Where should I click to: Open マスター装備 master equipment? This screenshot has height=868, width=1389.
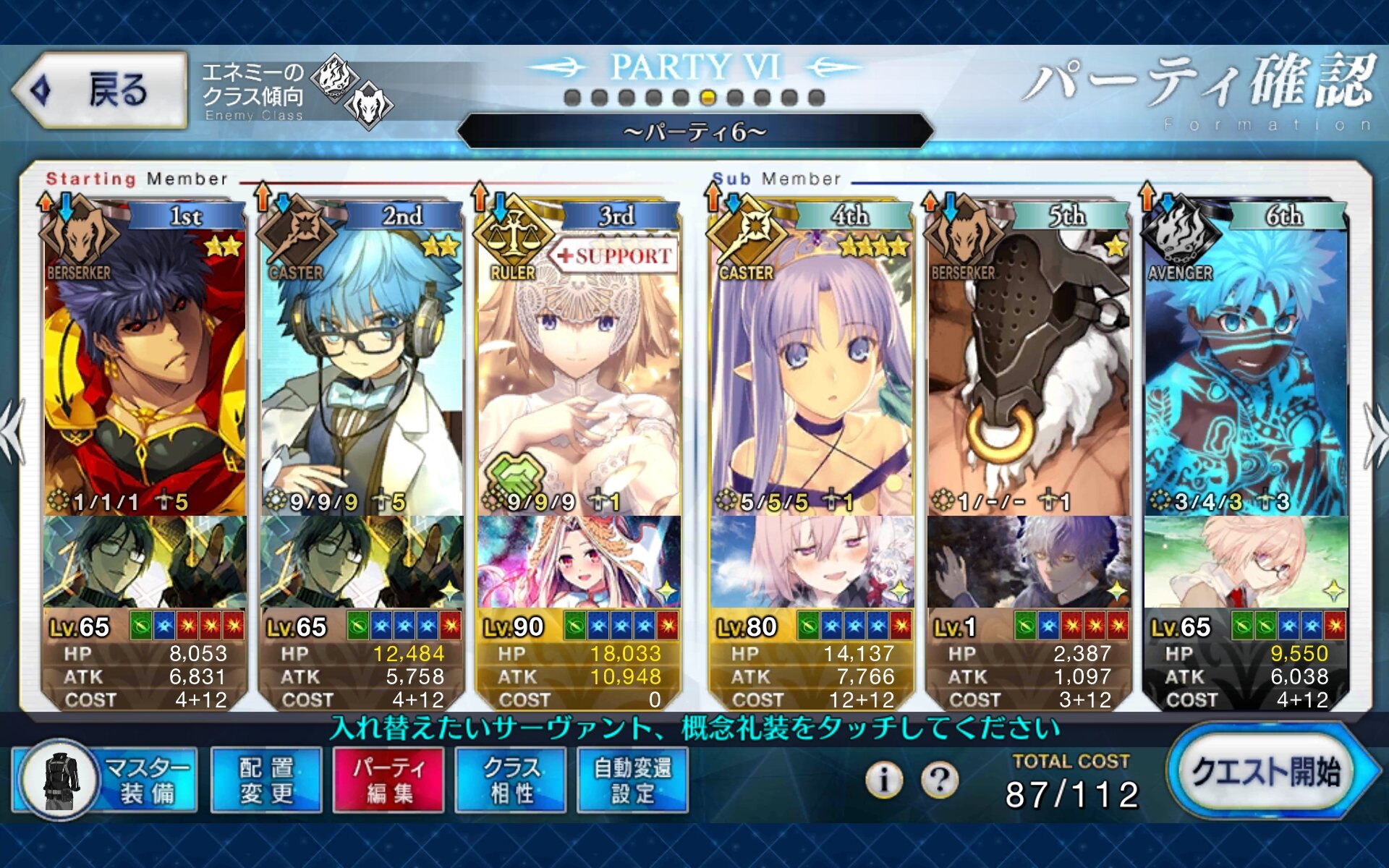105,780
